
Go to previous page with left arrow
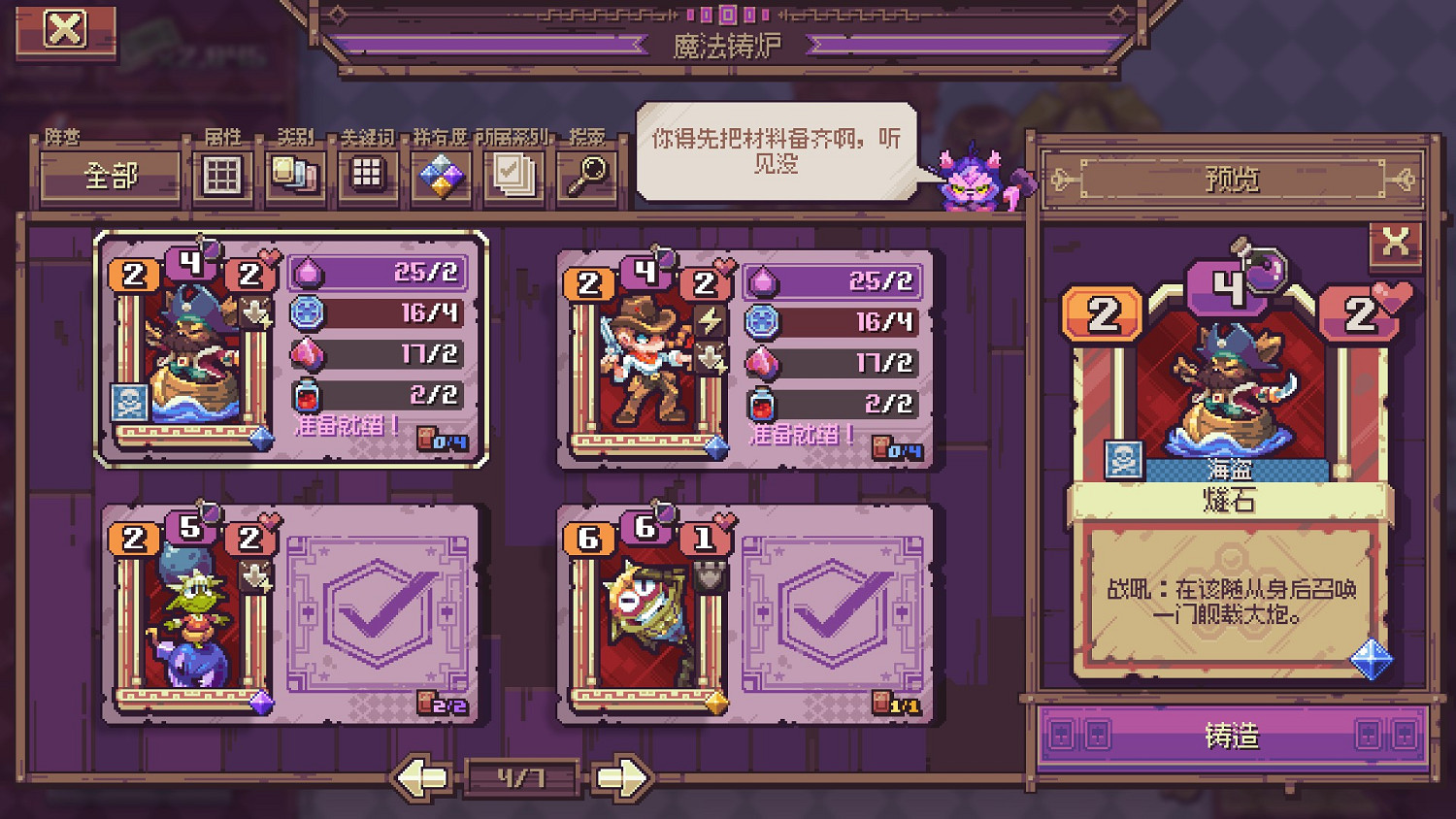[421, 776]
